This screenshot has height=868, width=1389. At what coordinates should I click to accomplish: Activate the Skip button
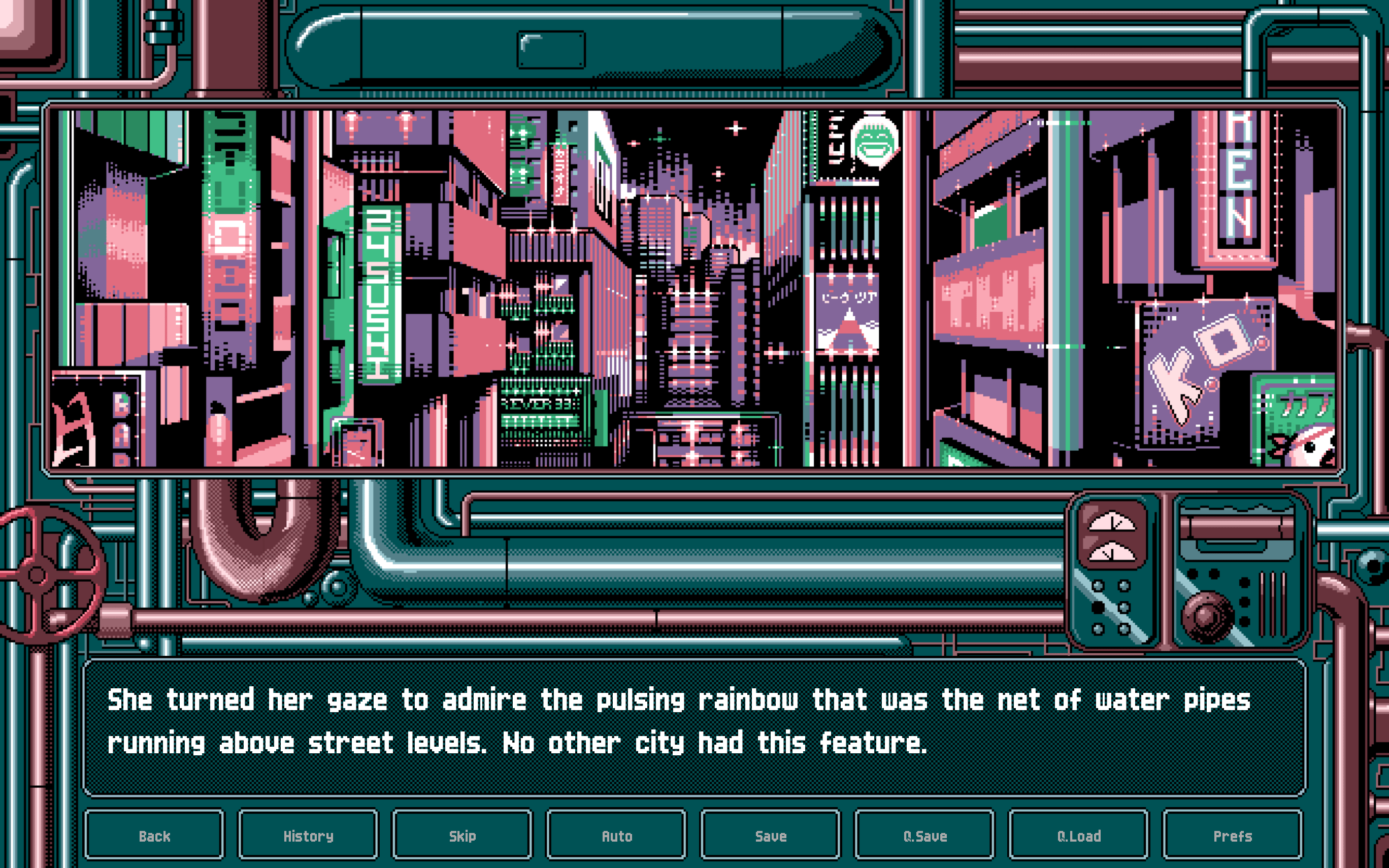(462, 836)
